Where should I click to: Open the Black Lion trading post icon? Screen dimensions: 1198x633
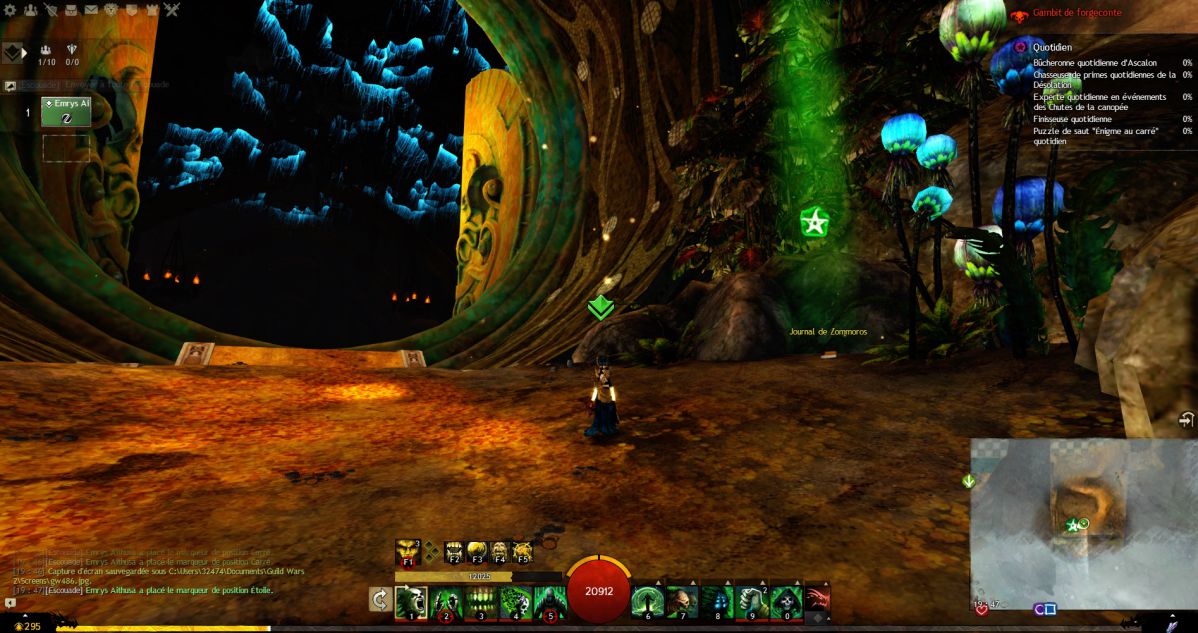click(111, 10)
